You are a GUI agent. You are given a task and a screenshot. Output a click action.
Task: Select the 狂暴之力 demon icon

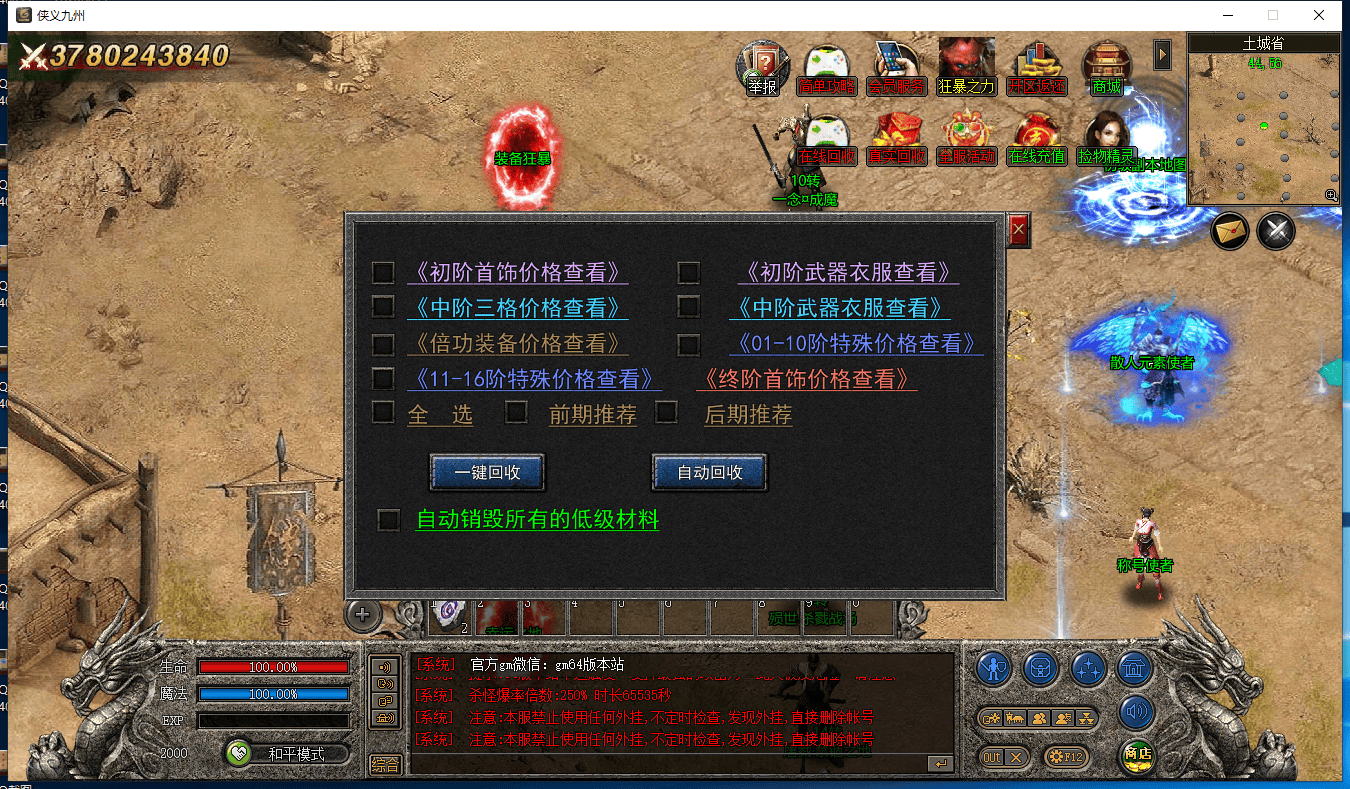click(966, 67)
